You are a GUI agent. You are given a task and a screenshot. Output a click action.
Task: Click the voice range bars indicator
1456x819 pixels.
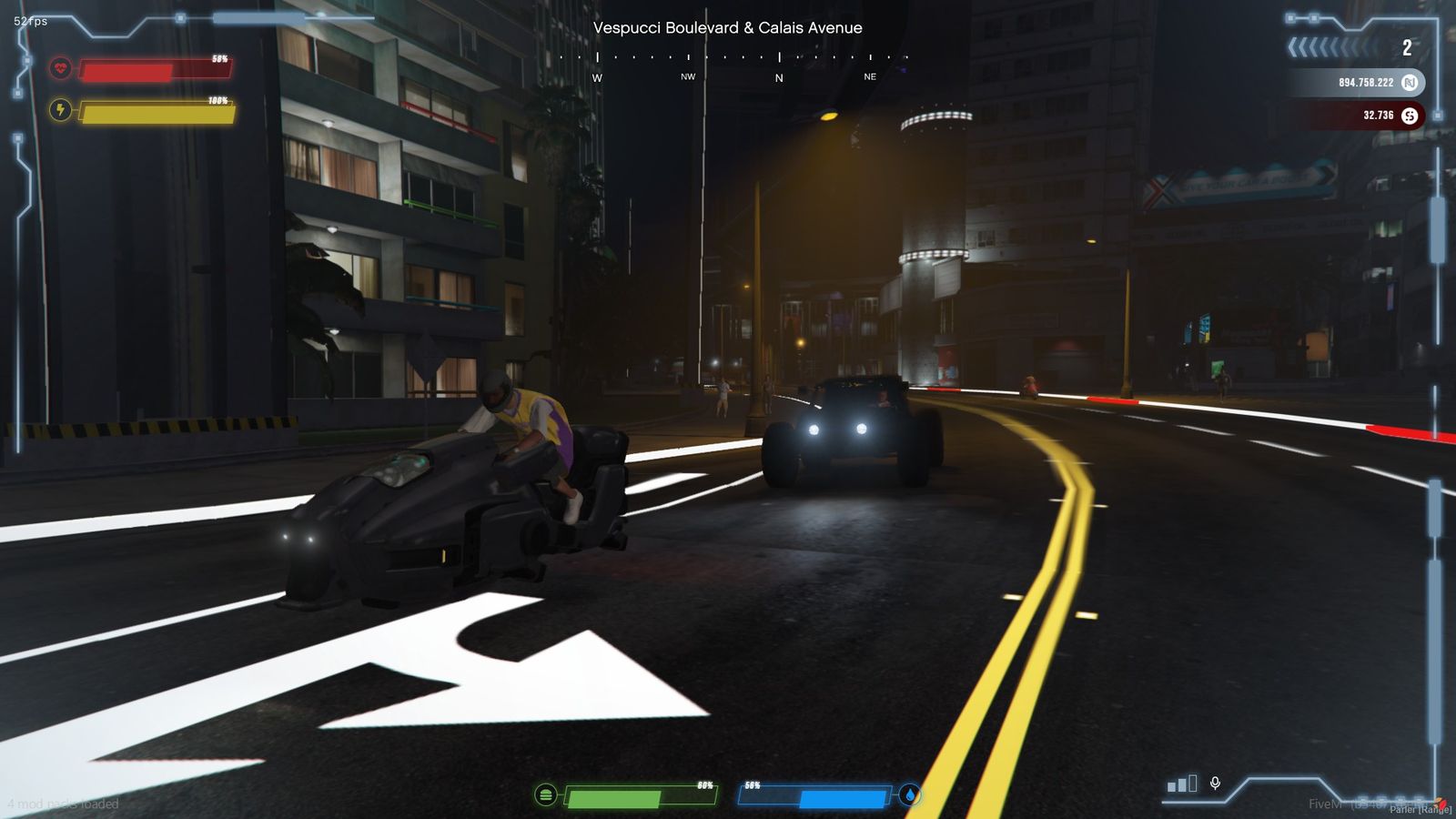pyautogui.click(x=1182, y=784)
